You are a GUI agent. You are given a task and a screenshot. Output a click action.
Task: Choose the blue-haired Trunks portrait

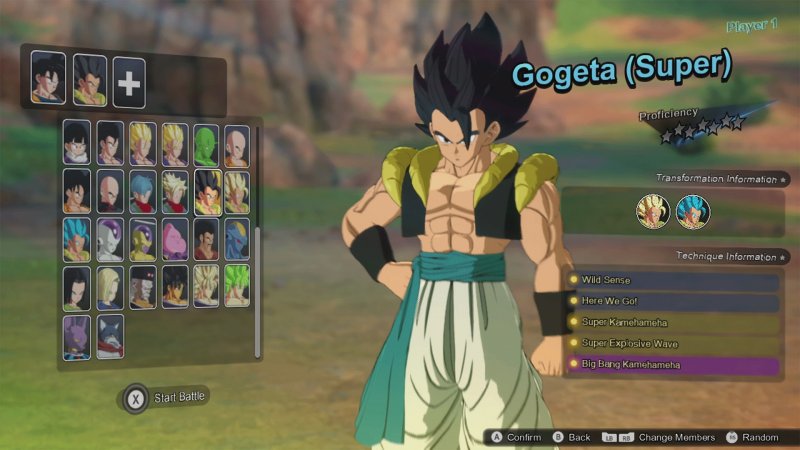coord(142,191)
